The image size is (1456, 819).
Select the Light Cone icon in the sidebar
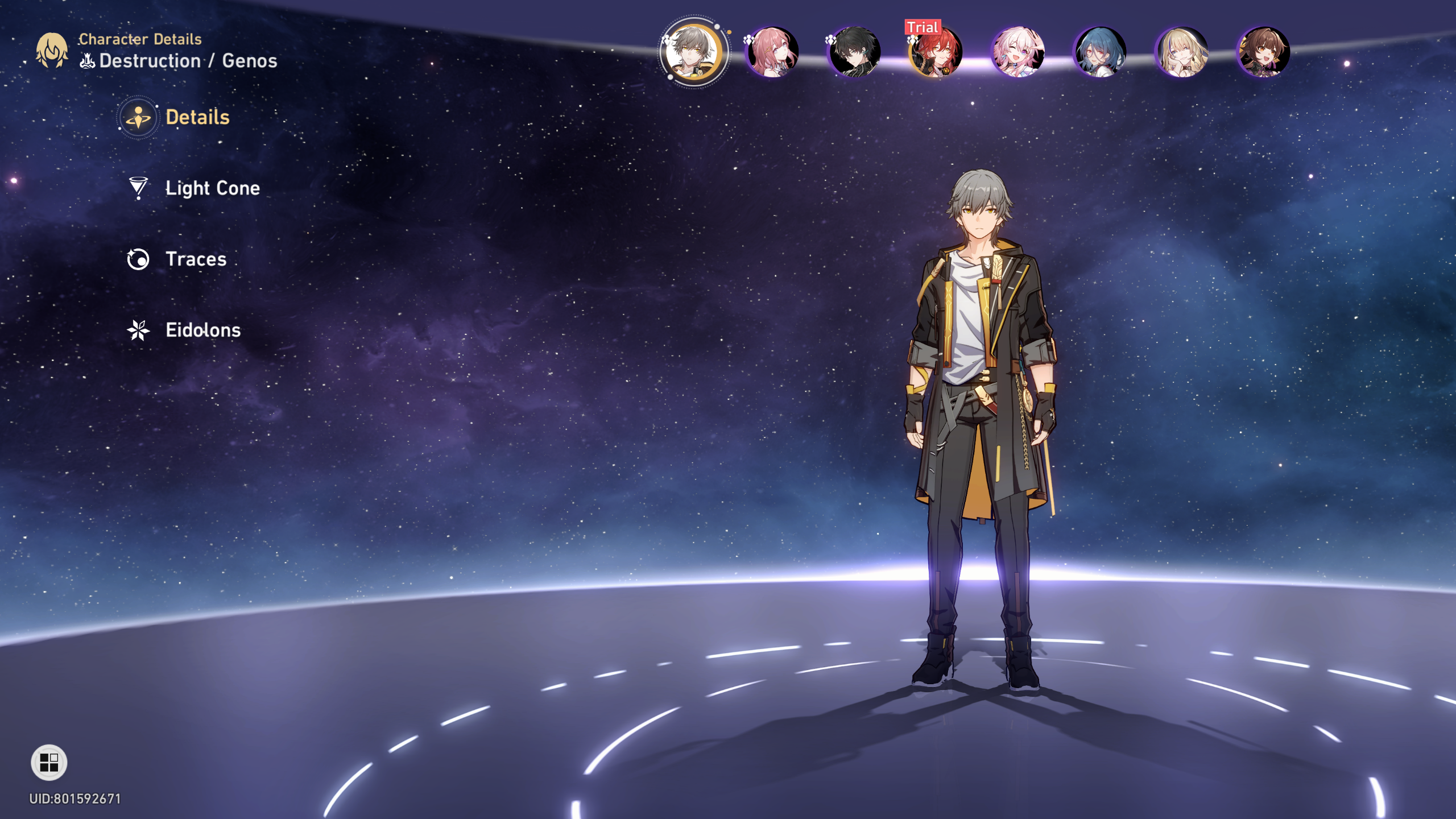[x=138, y=189]
